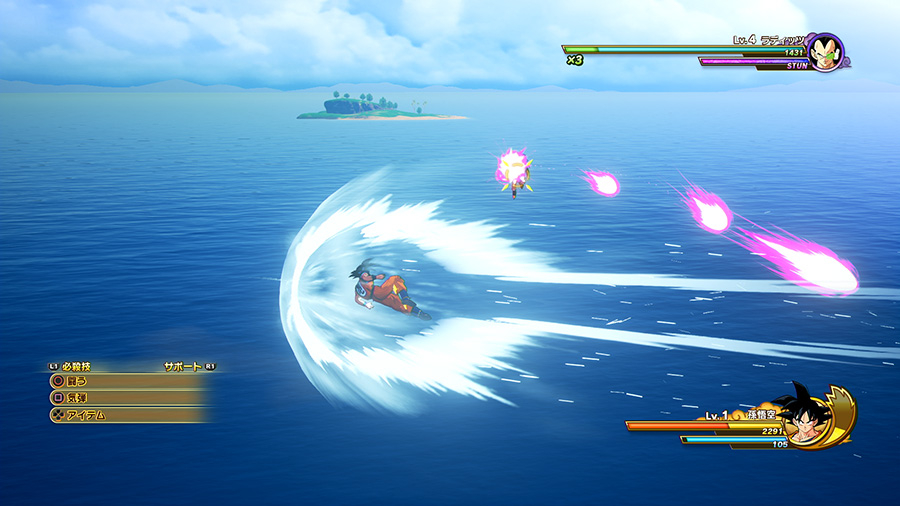Switch to the サポート support palette

coord(184,367)
